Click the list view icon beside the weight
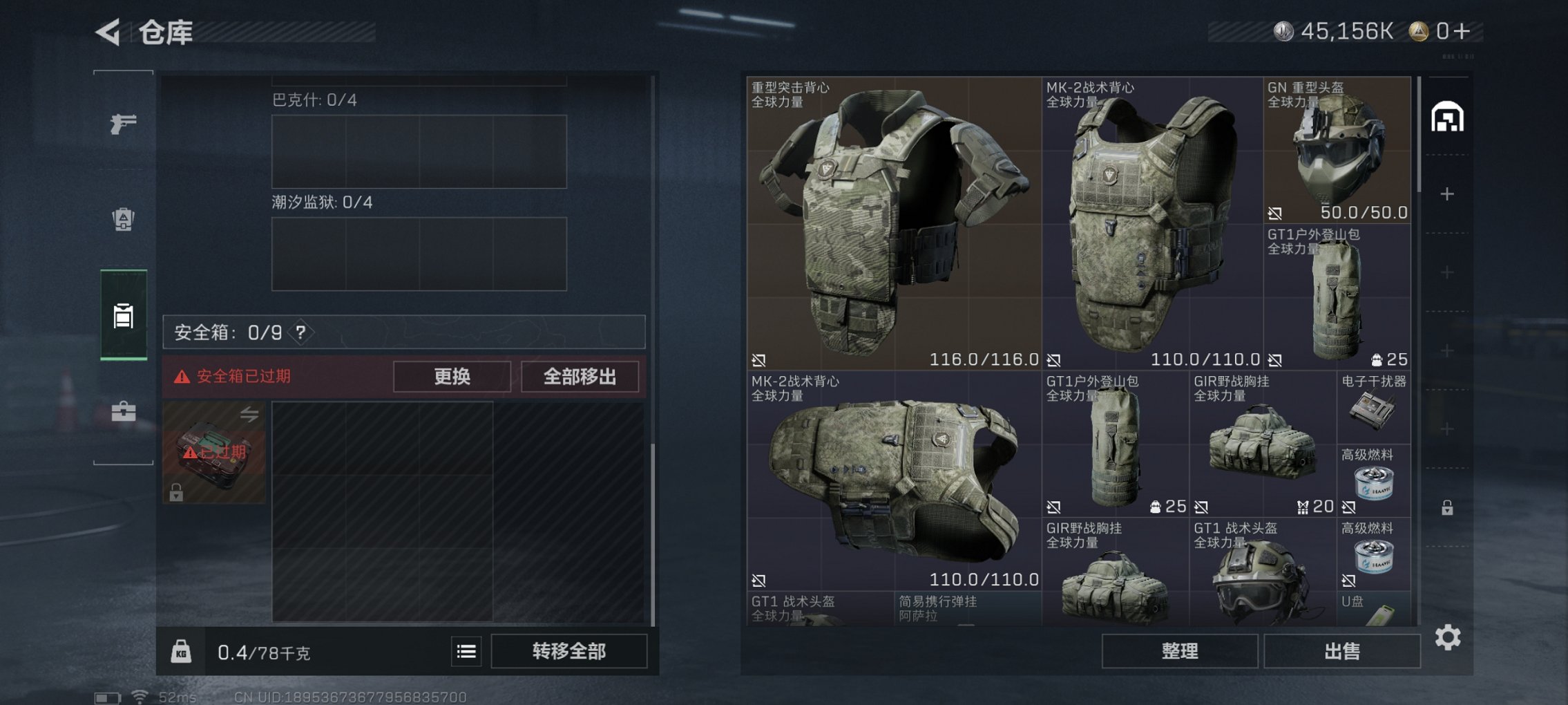The height and width of the screenshot is (705, 1568). click(x=467, y=652)
